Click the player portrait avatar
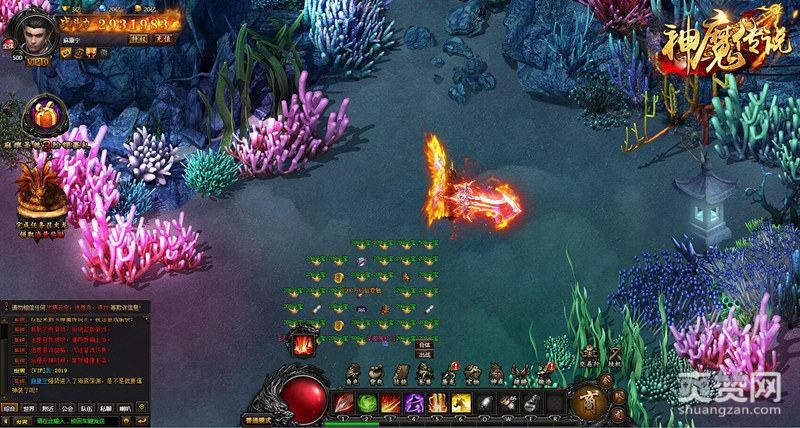Image resolution: width=800 pixels, height=428 pixels. (x=36, y=27)
